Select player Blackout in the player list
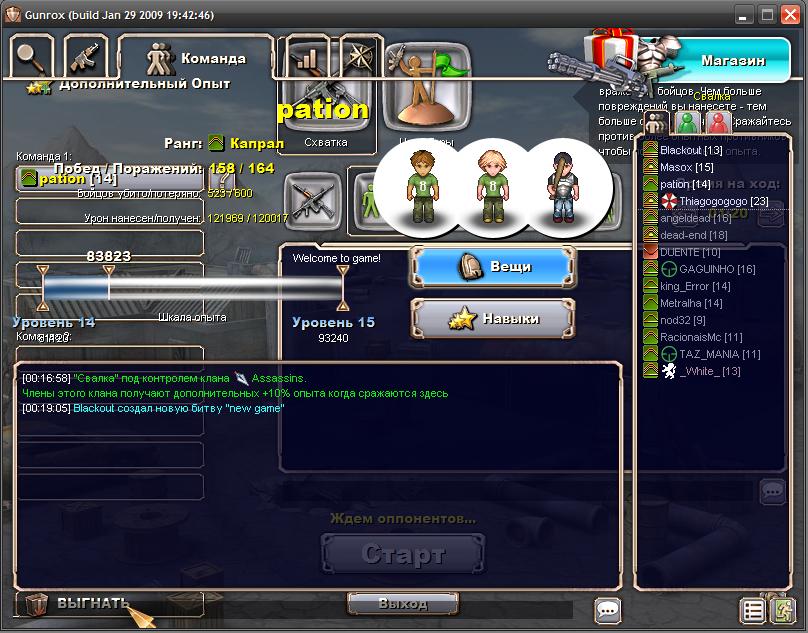This screenshot has height=633, width=808. [691, 150]
